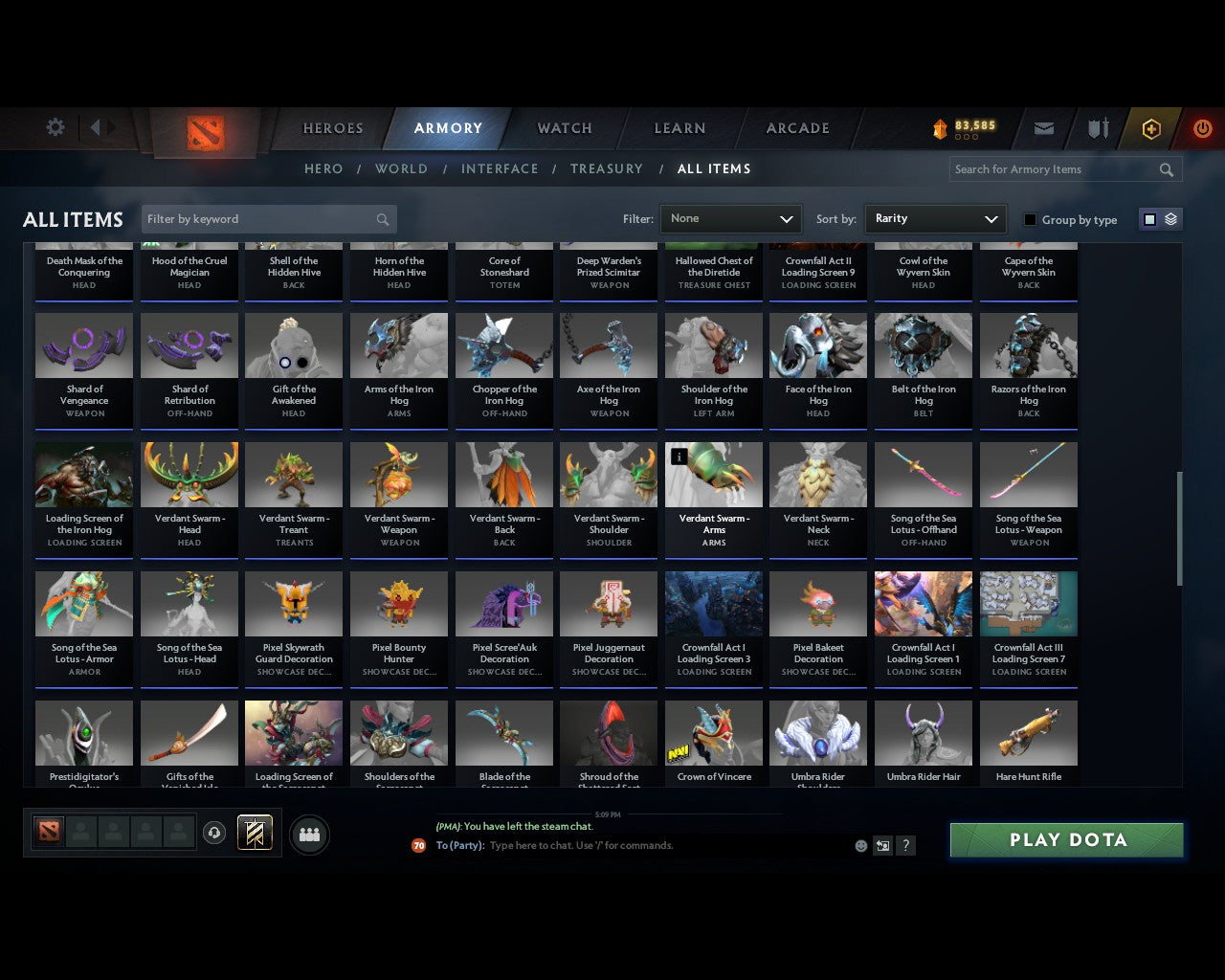
Task: Open the TREASURY section
Action: [606, 168]
